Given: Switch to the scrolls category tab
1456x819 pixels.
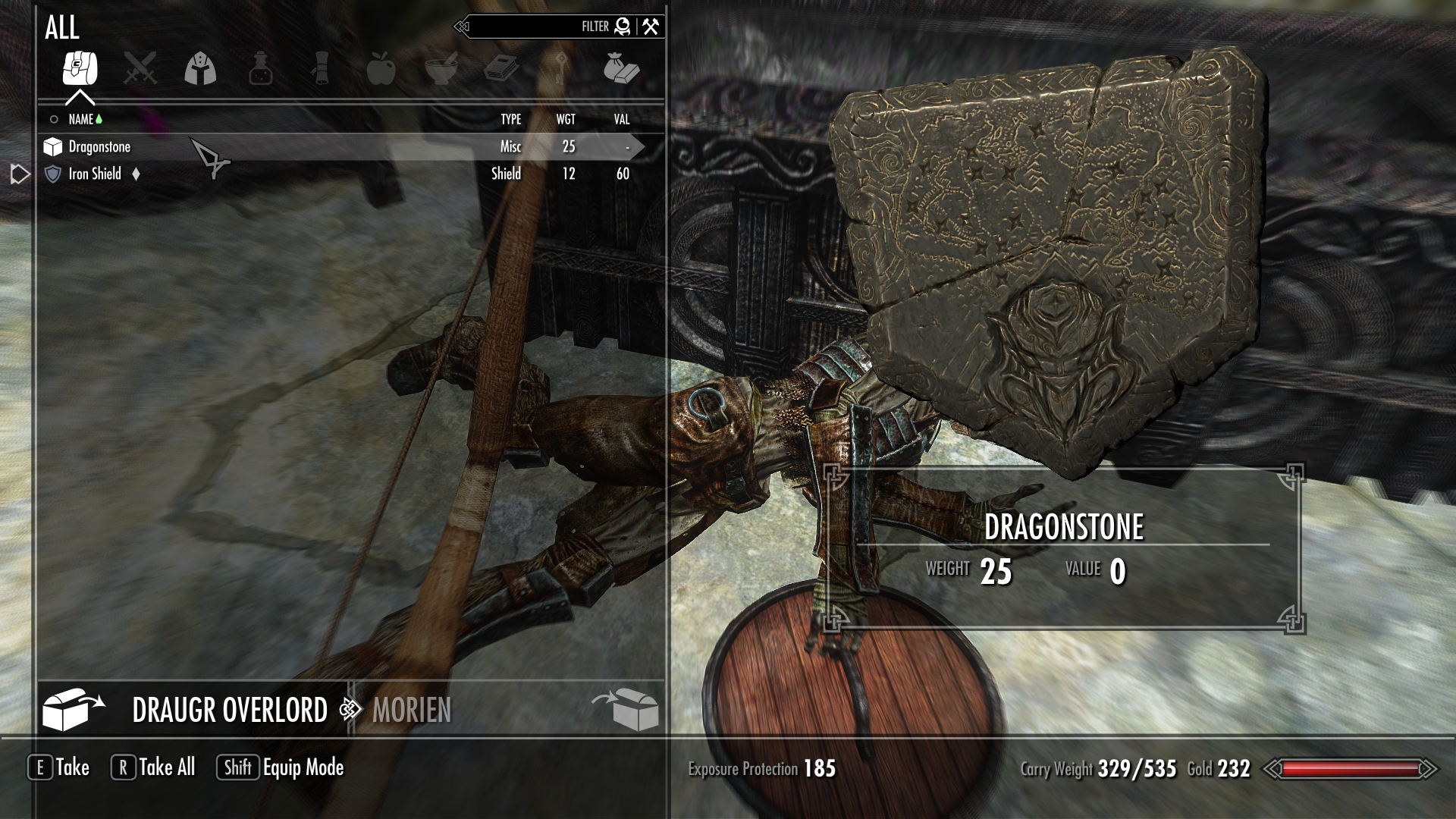Looking at the screenshot, I should [320, 68].
